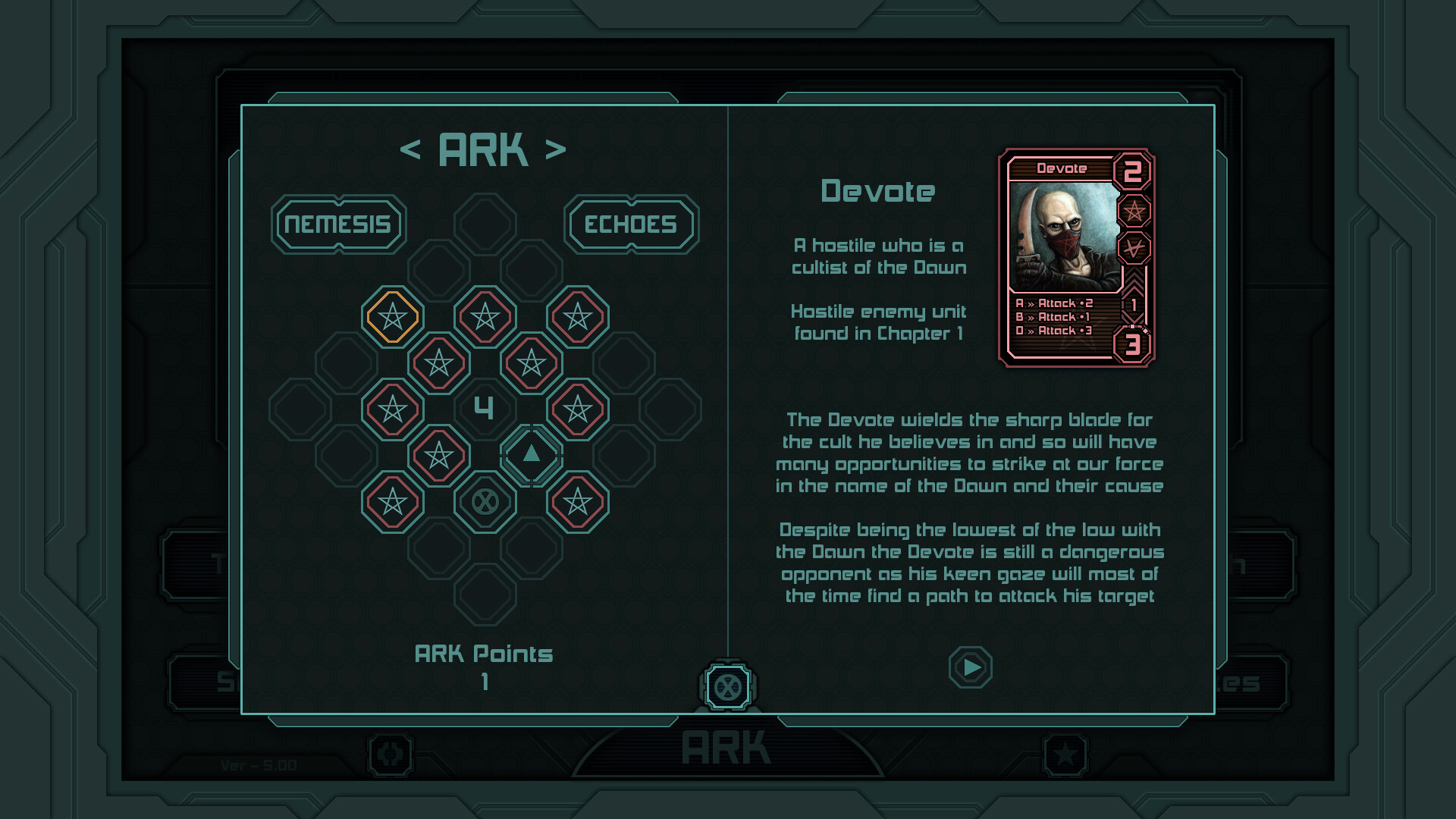Toggle the red star node right of the triangle

pos(579,408)
